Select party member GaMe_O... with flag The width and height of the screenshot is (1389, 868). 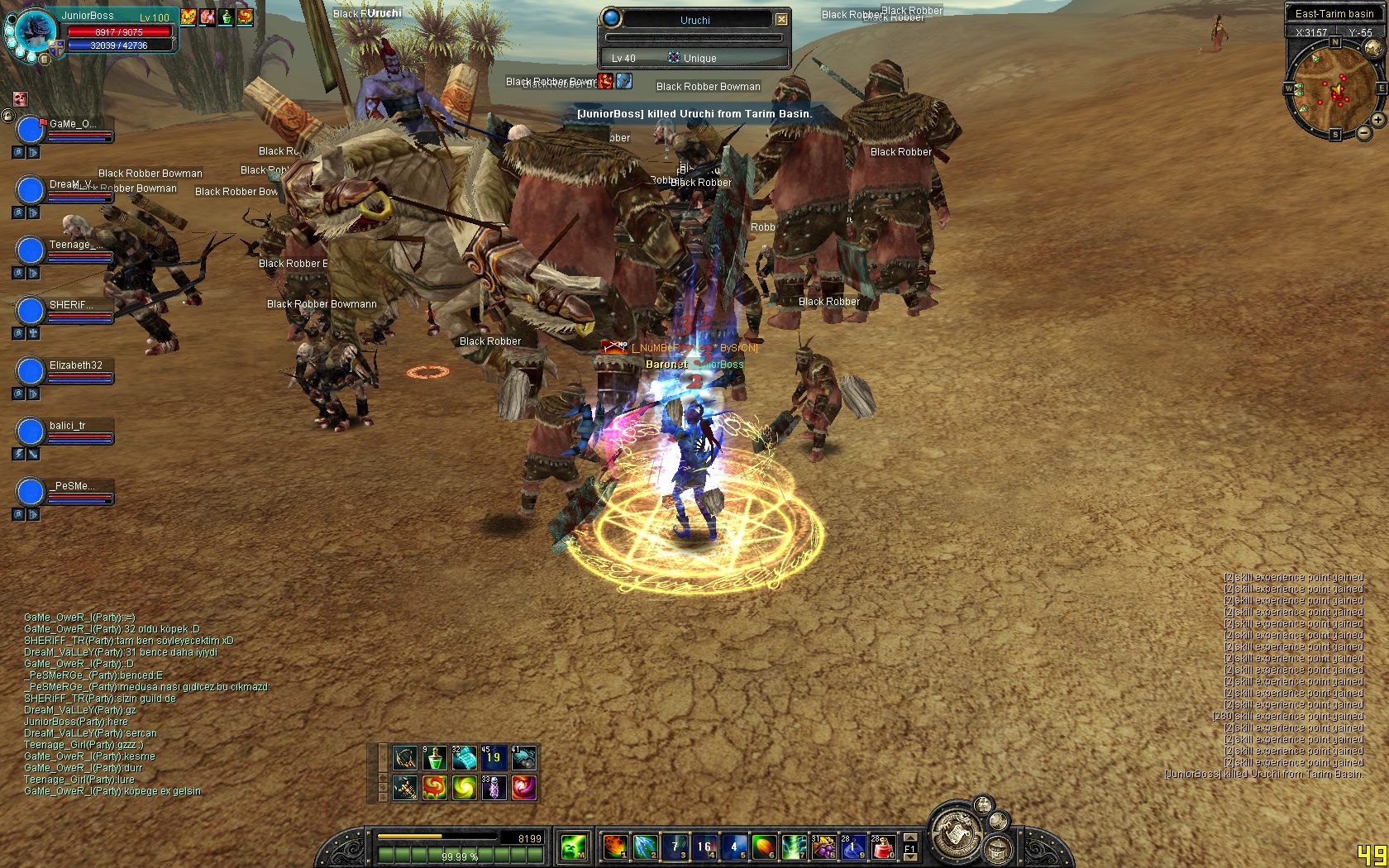[31, 130]
